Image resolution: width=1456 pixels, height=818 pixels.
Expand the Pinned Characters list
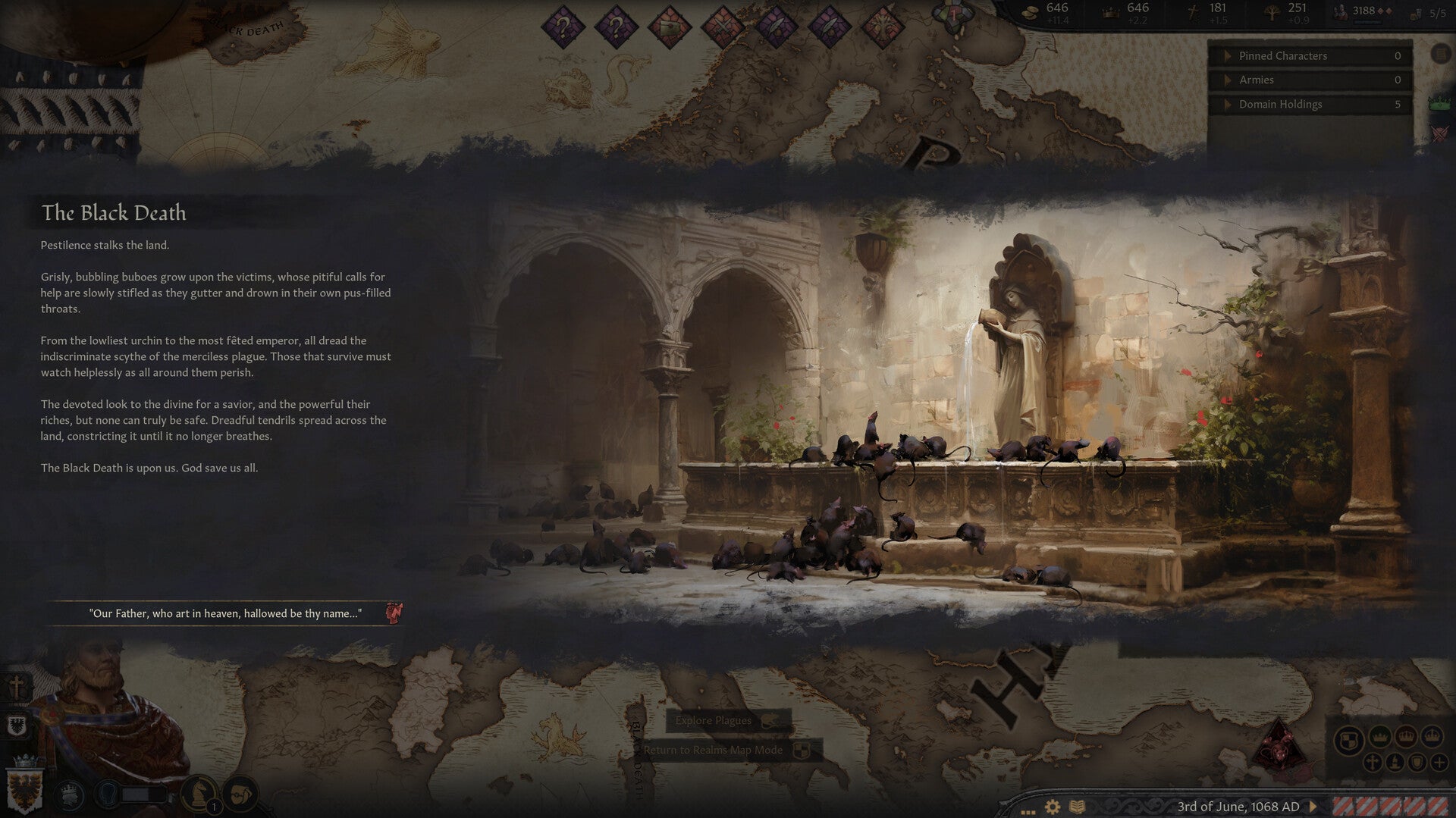[1228, 56]
